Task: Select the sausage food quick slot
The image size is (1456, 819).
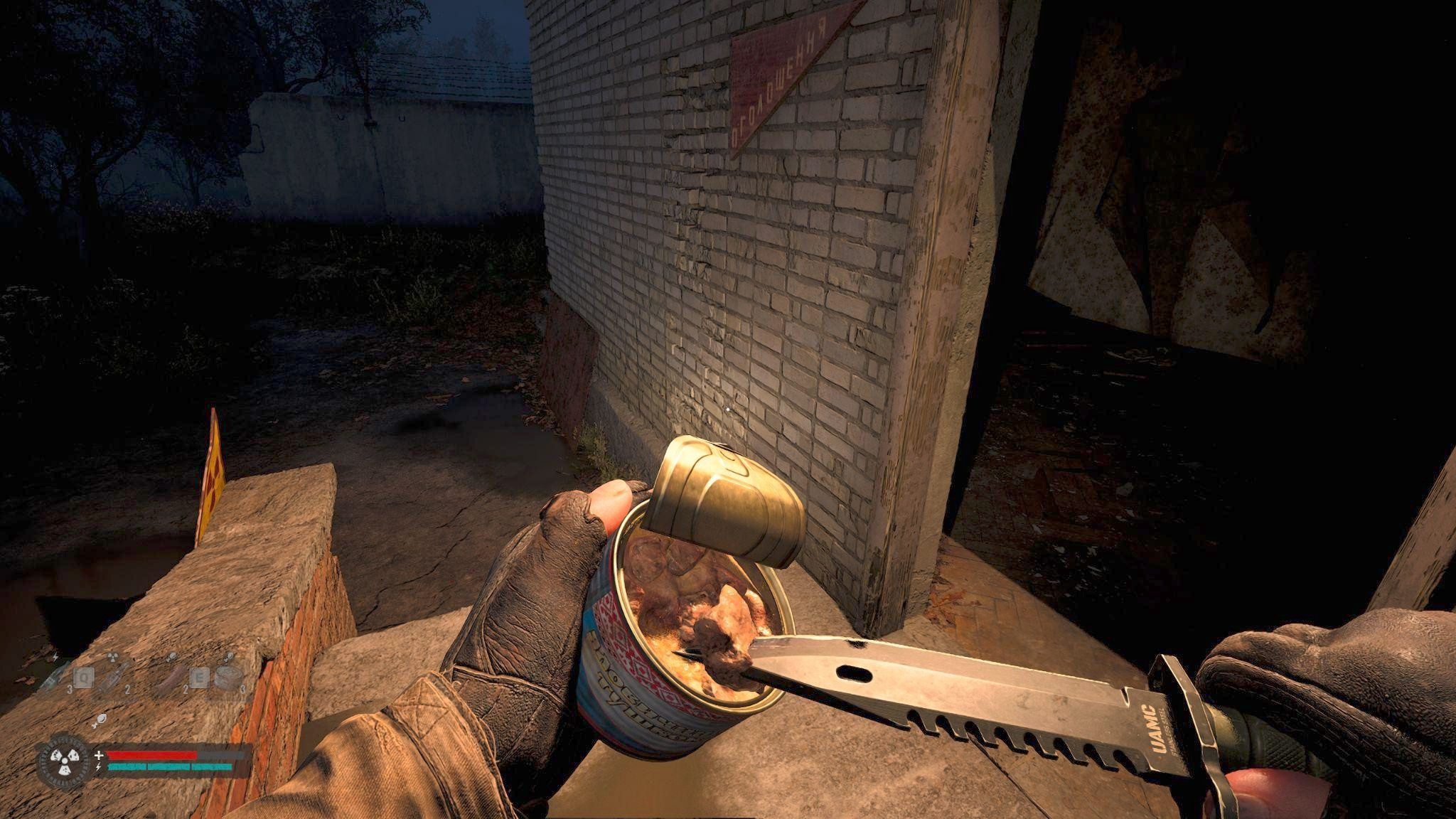Action: [x=173, y=680]
